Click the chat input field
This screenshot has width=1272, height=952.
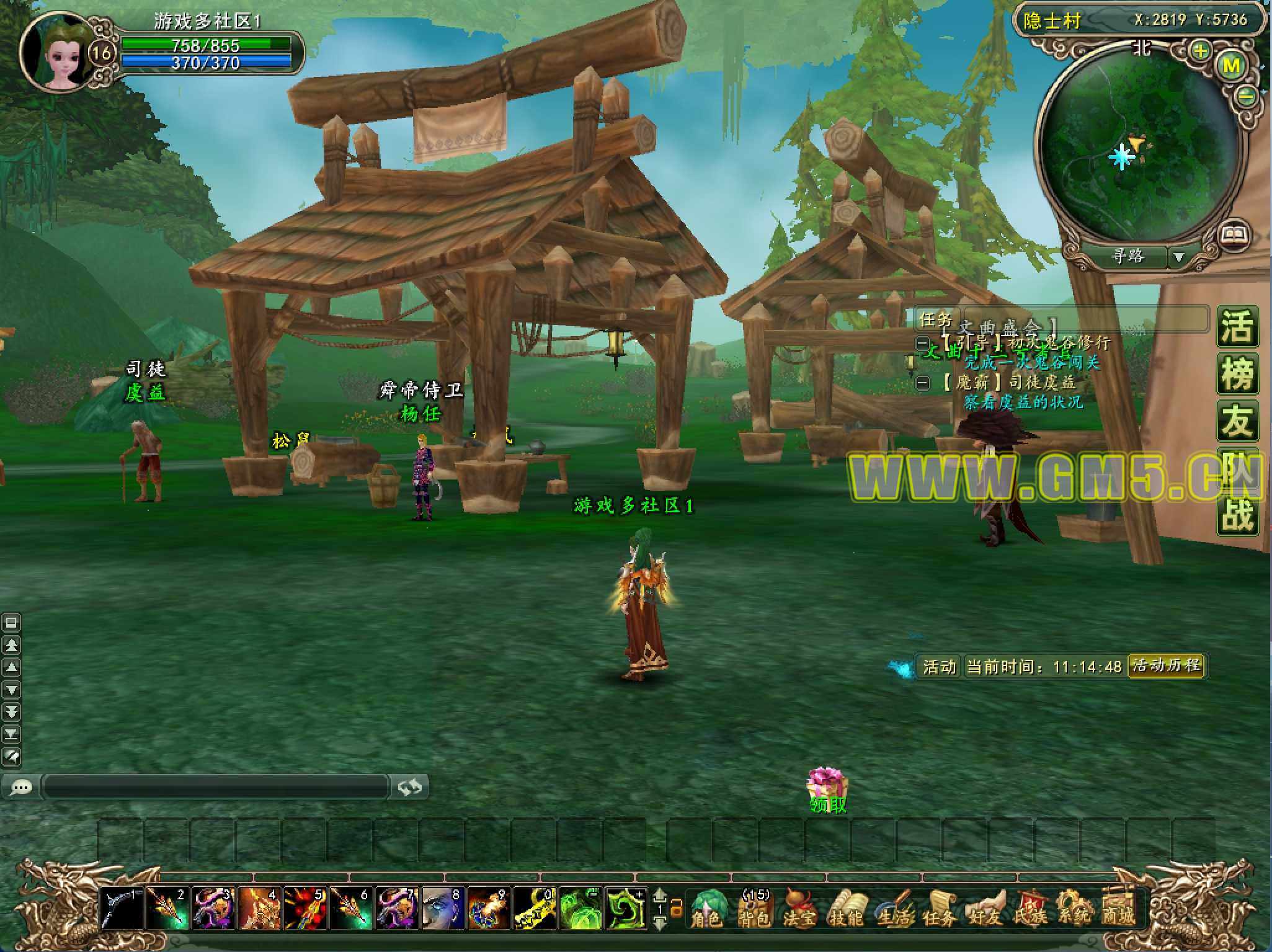[x=216, y=787]
